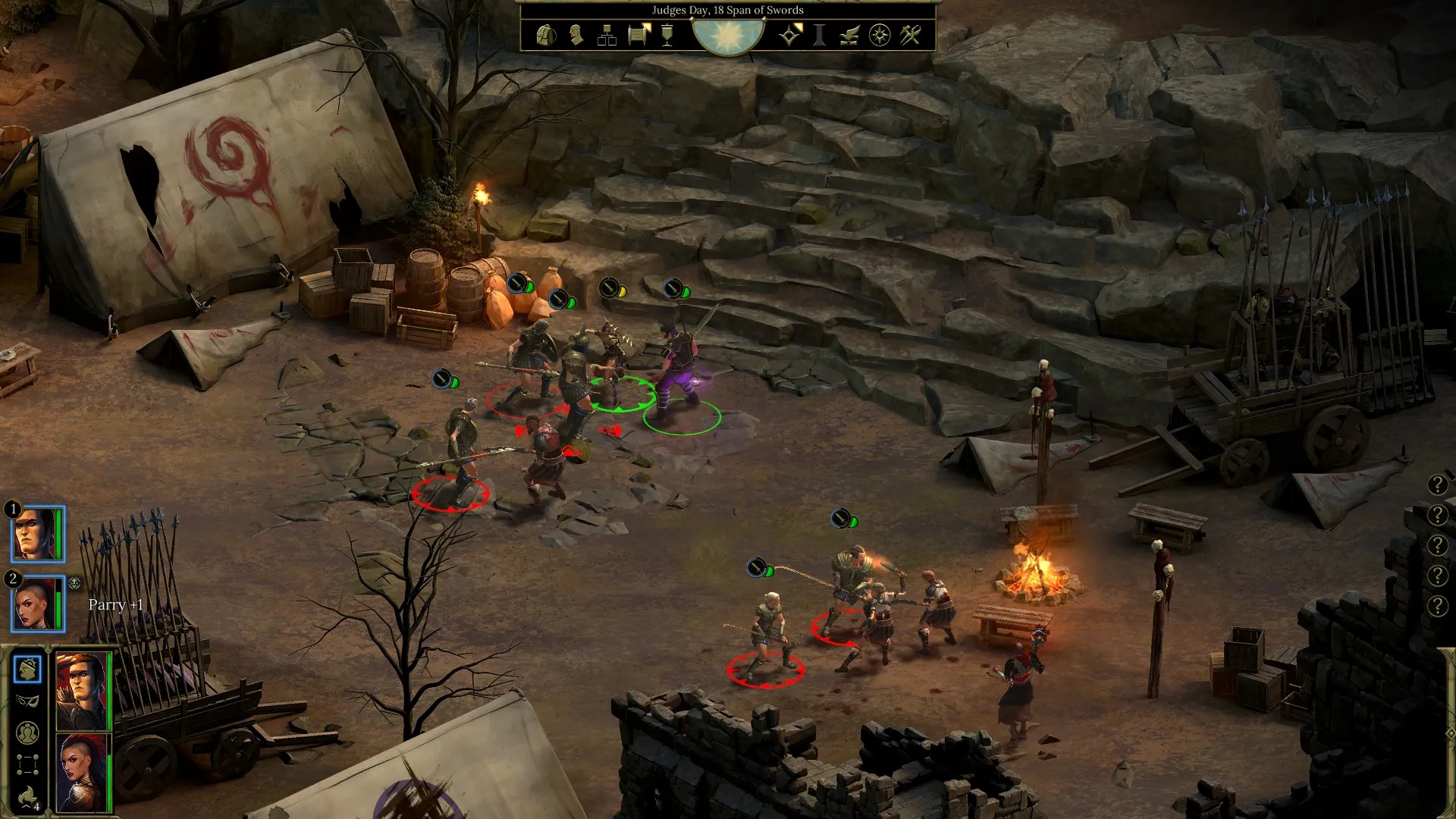Click the hierarchy tree chart icon
Image resolution: width=1456 pixels, height=819 pixels.
coord(607,35)
